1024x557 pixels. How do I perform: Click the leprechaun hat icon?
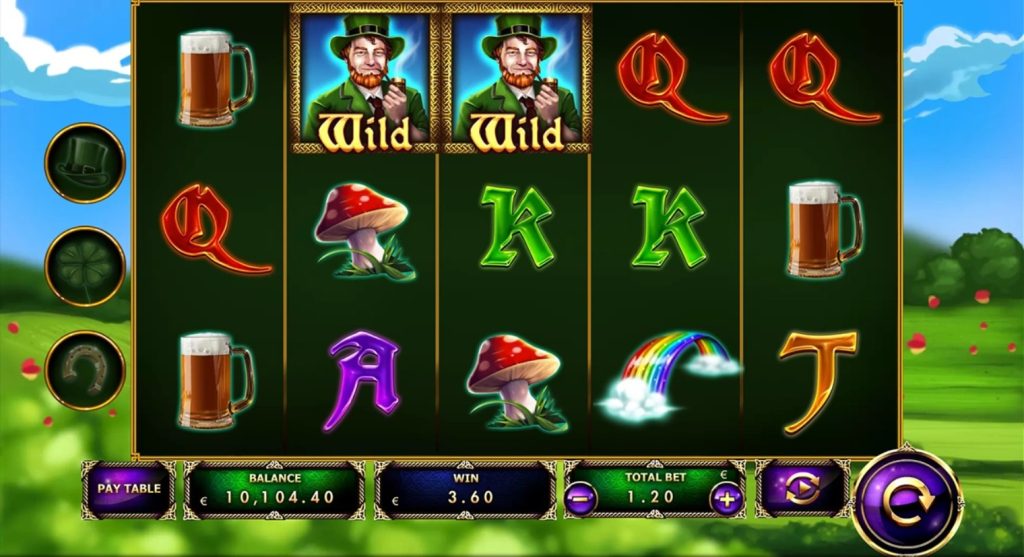[85, 162]
